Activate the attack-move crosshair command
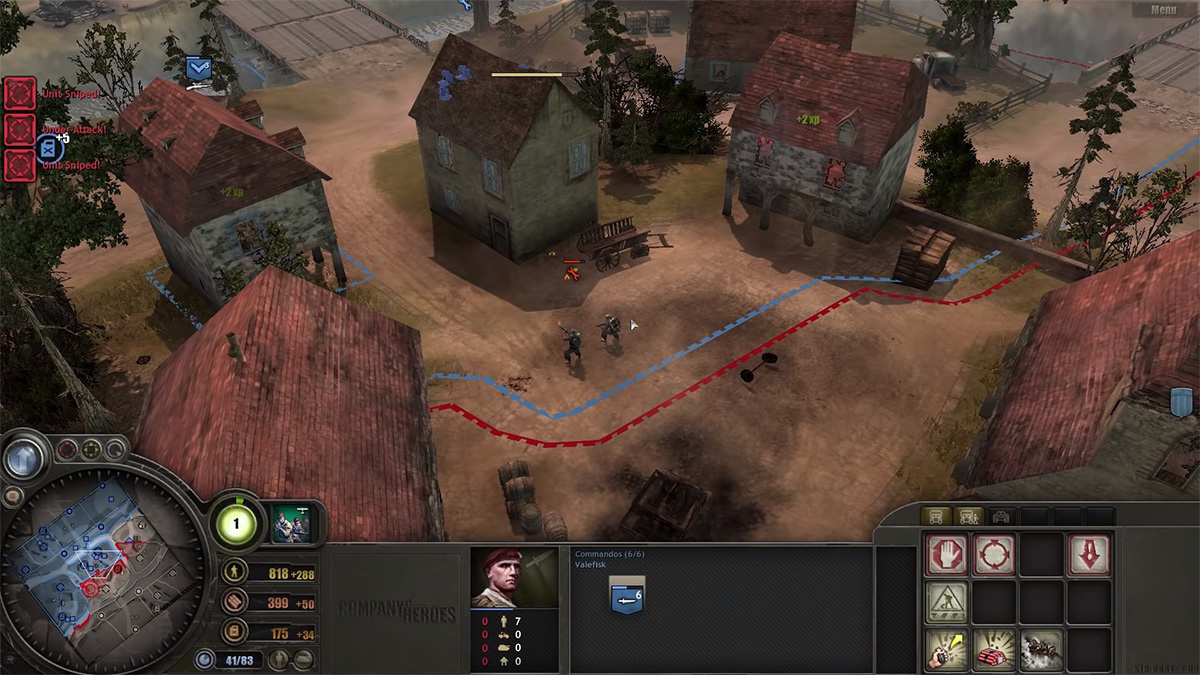The height and width of the screenshot is (675, 1200). (994, 554)
